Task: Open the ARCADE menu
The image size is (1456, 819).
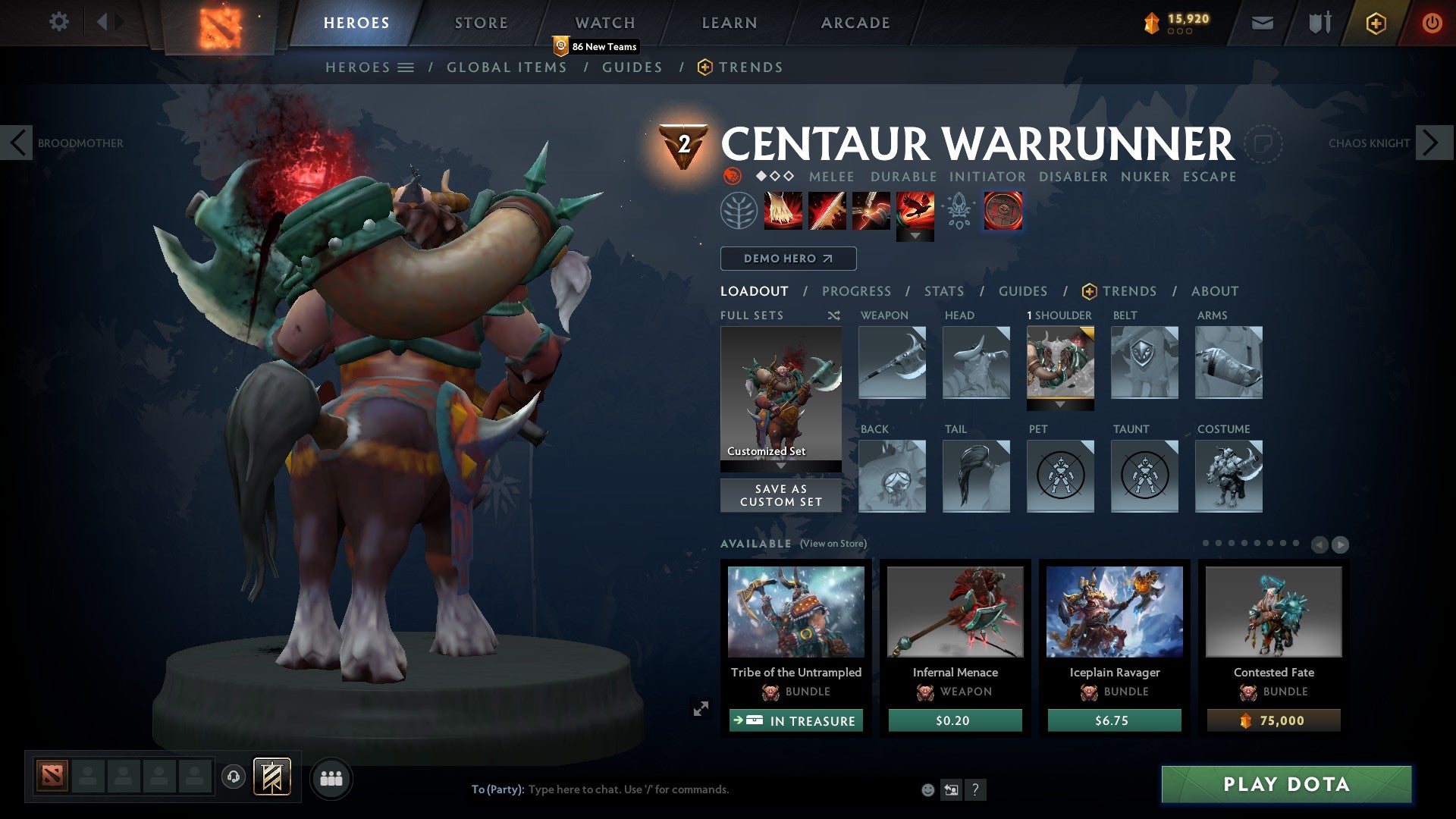Action: click(x=855, y=22)
